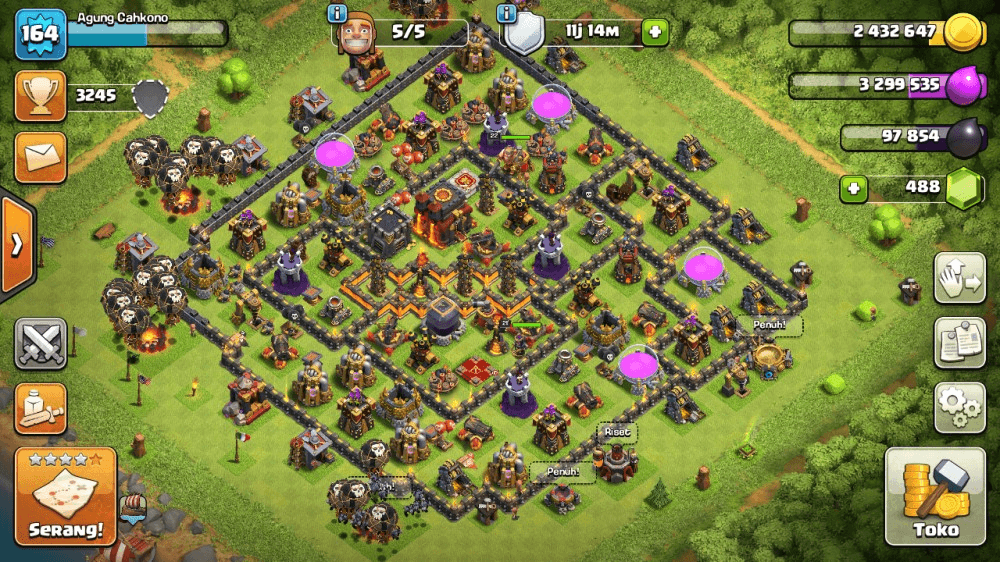This screenshot has height=562, width=1000.
Task: Expand the side chat arrow tab
Action: [x=16, y=246]
